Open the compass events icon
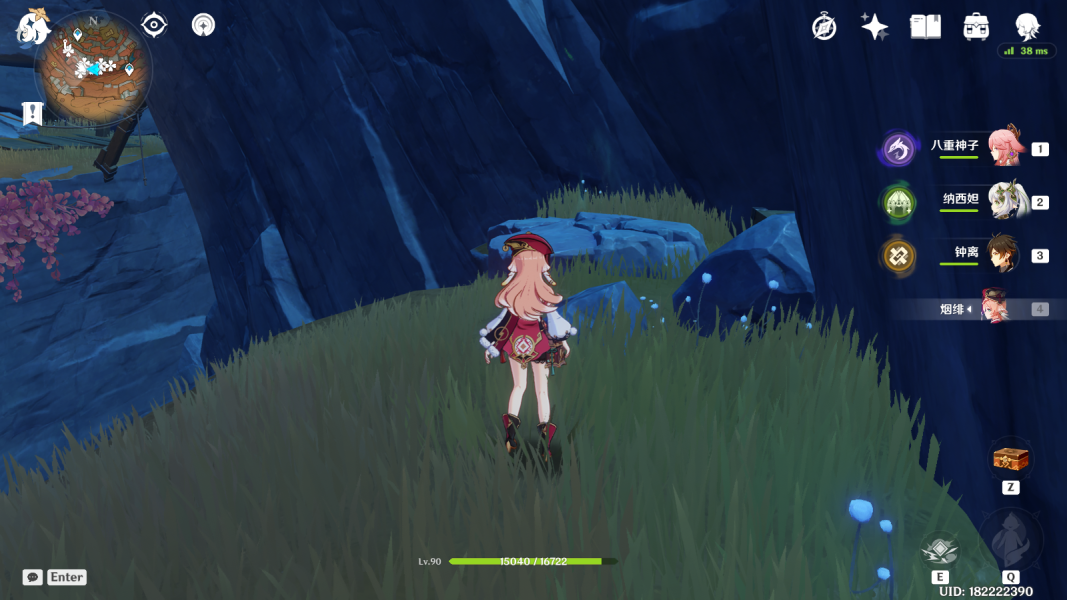Image resolution: width=1067 pixels, height=600 pixels. (x=824, y=27)
